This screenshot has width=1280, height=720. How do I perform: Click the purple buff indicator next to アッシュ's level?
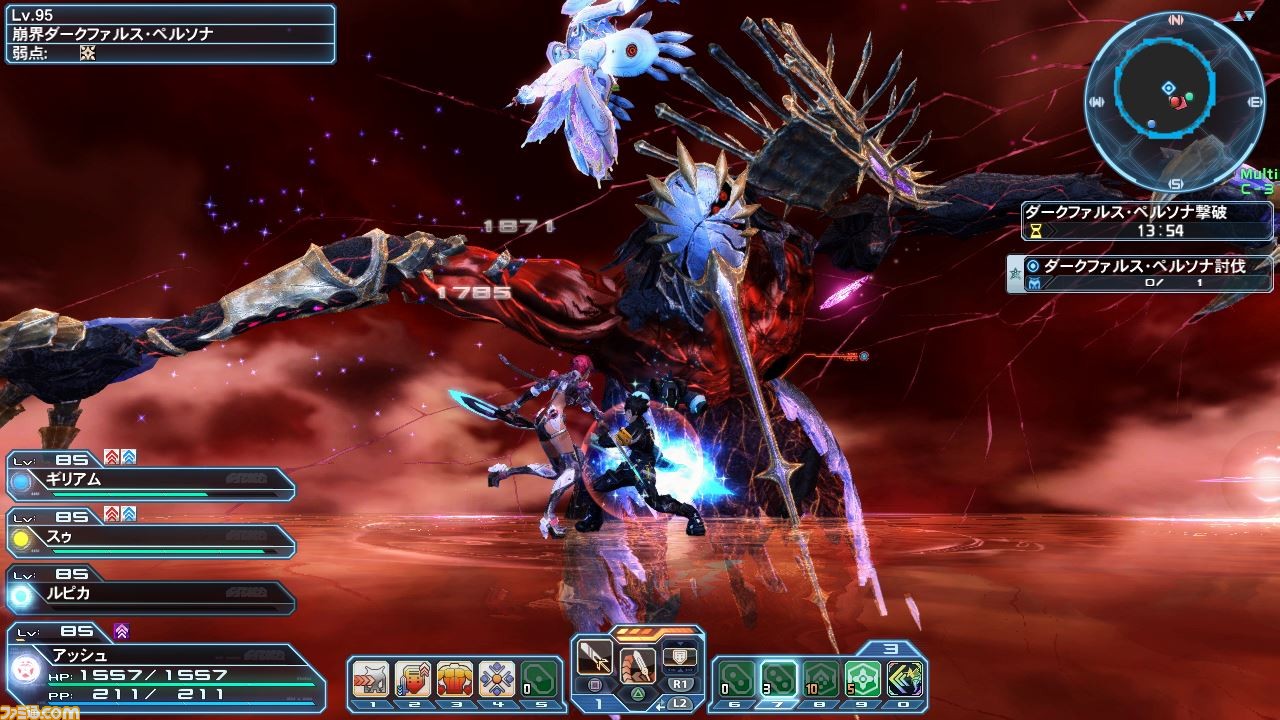click(x=122, y=631)
